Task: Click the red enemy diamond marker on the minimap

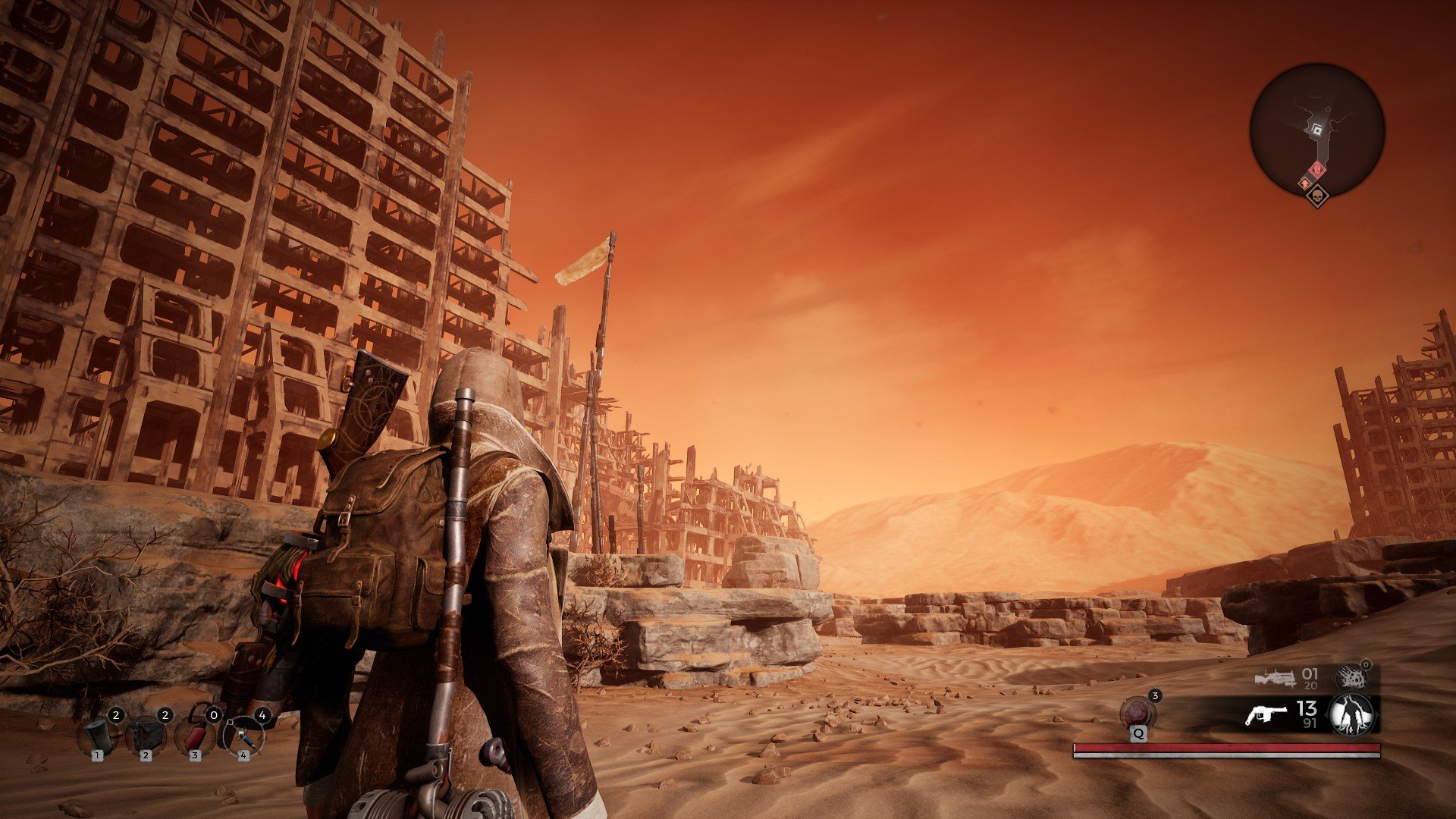Action: [x=1316, y=169]
